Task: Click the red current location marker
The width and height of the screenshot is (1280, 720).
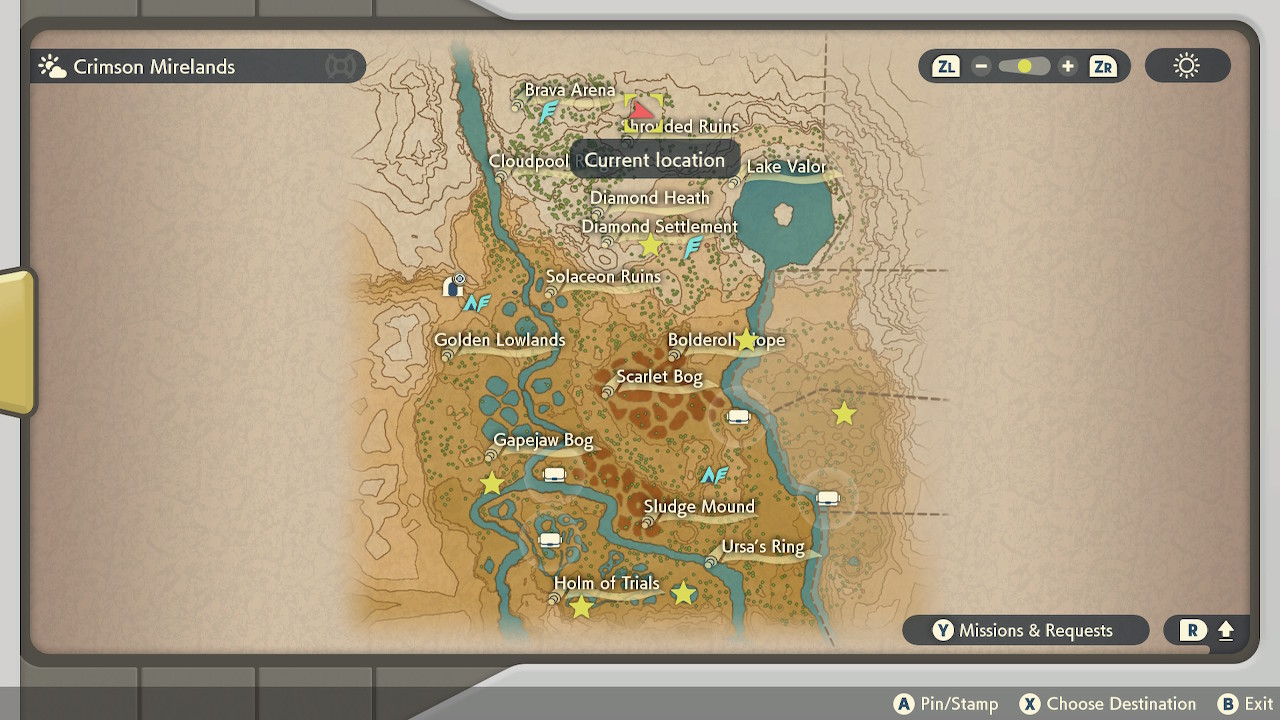Action: click(x=644, y=108)
